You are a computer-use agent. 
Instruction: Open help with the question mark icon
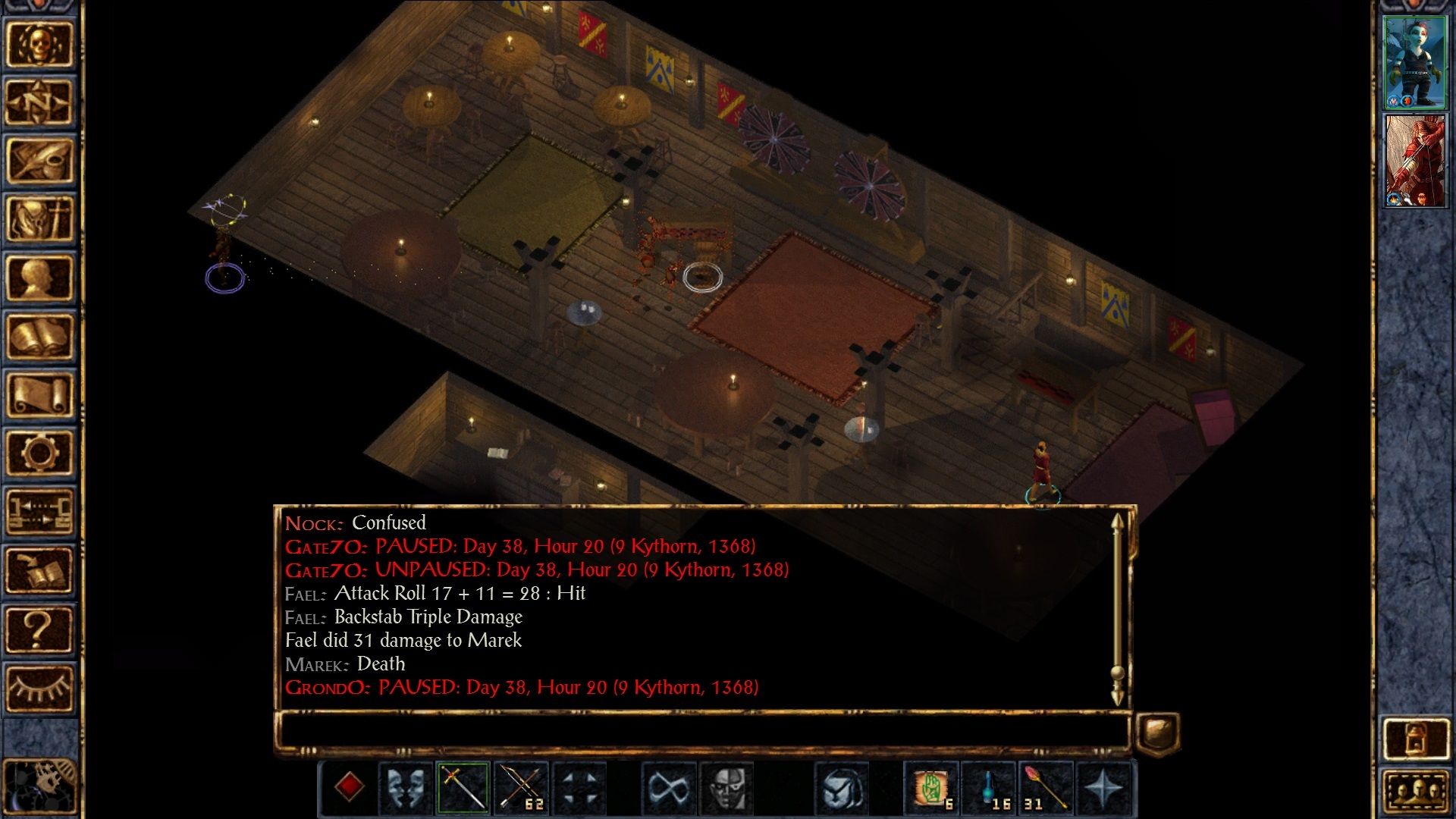coord(39,629)
